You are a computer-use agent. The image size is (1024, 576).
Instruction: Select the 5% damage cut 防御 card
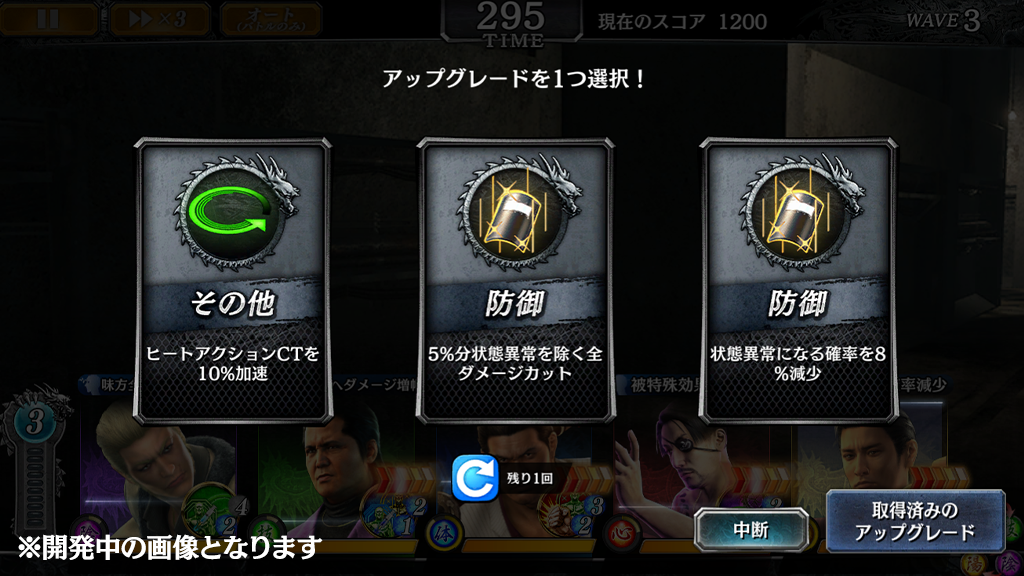pyautogui.click(x=515, y=280)
